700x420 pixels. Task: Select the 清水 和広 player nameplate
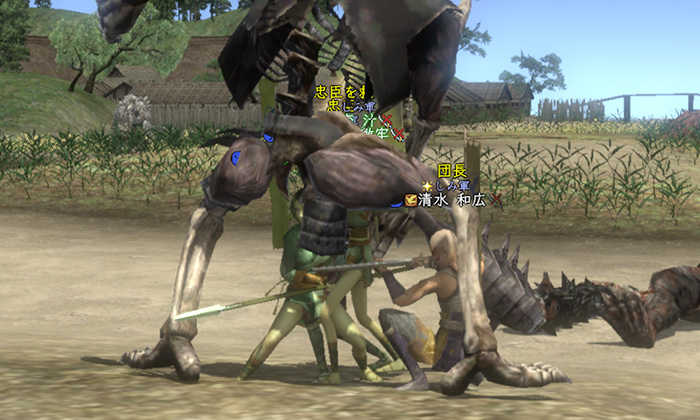coord(454,199)
